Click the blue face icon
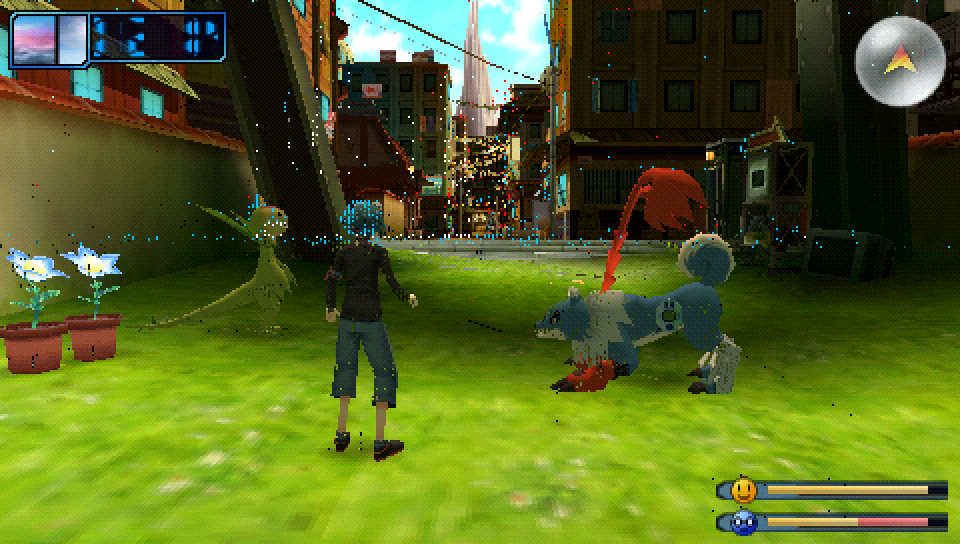Screen dimensions: 960x544 [743, 522]
